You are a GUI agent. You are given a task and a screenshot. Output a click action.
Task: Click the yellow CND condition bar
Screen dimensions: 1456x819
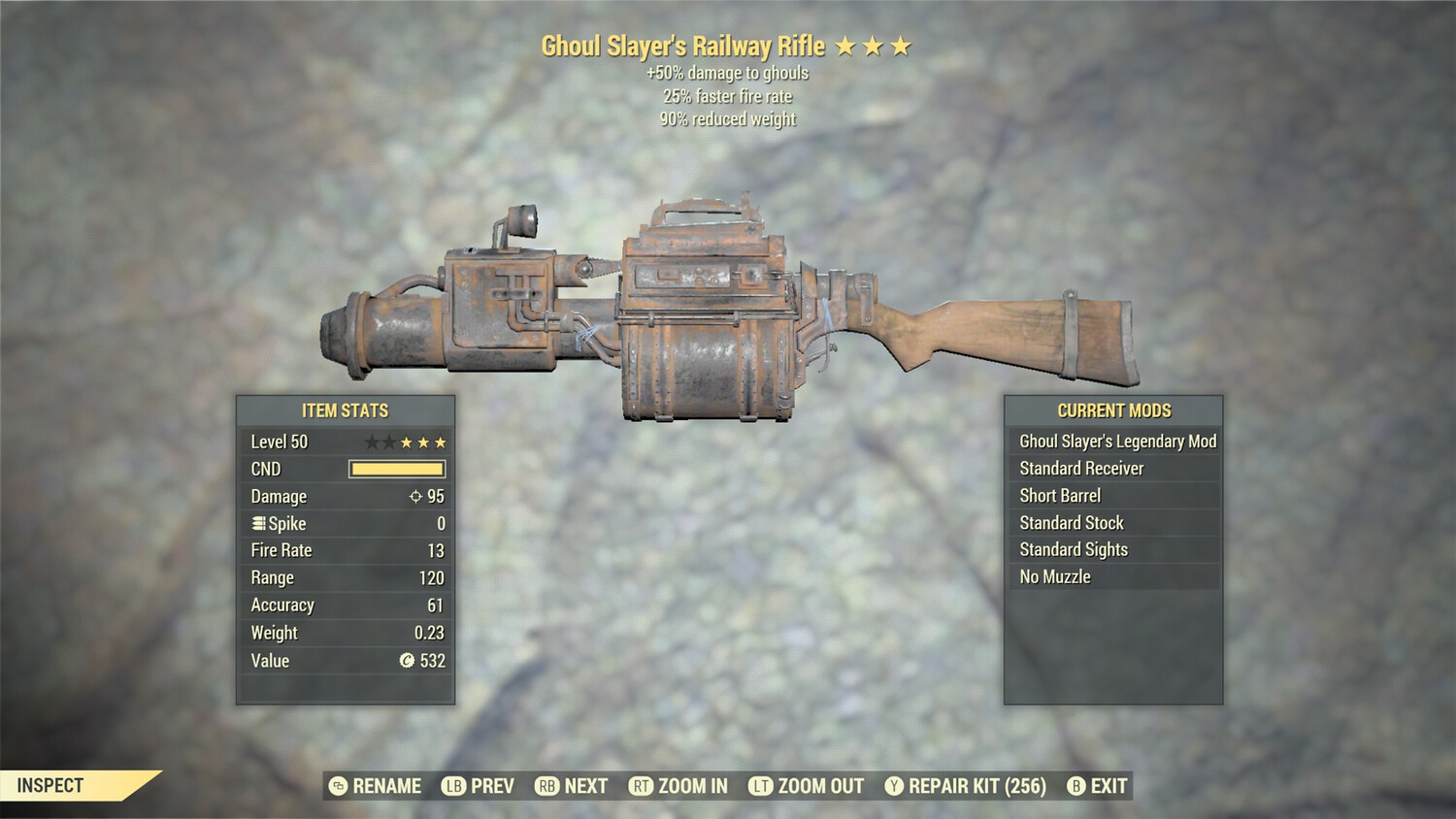pyautogui.click(x=395, y=469)
